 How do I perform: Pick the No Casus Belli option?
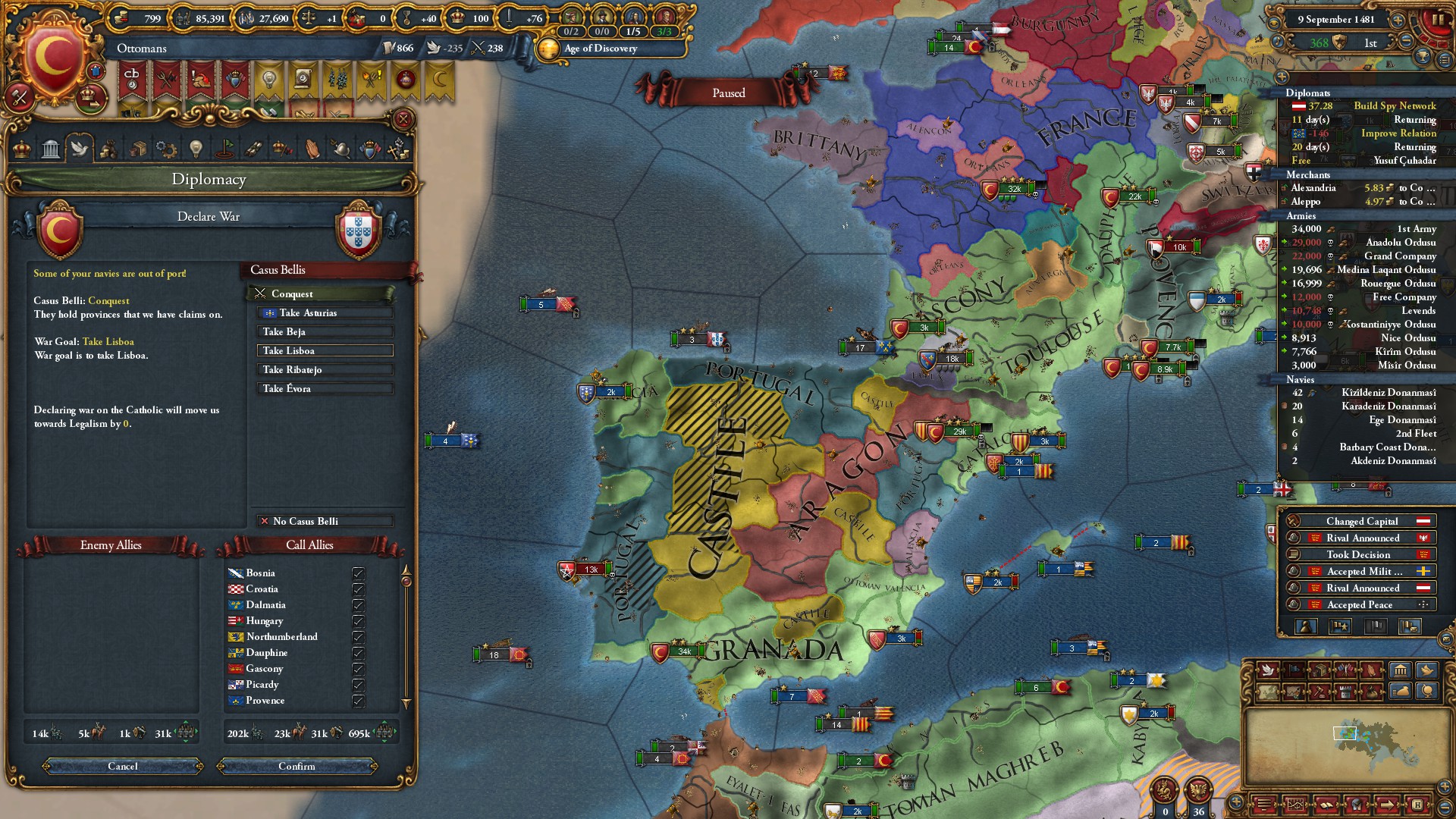coord(325,521)
